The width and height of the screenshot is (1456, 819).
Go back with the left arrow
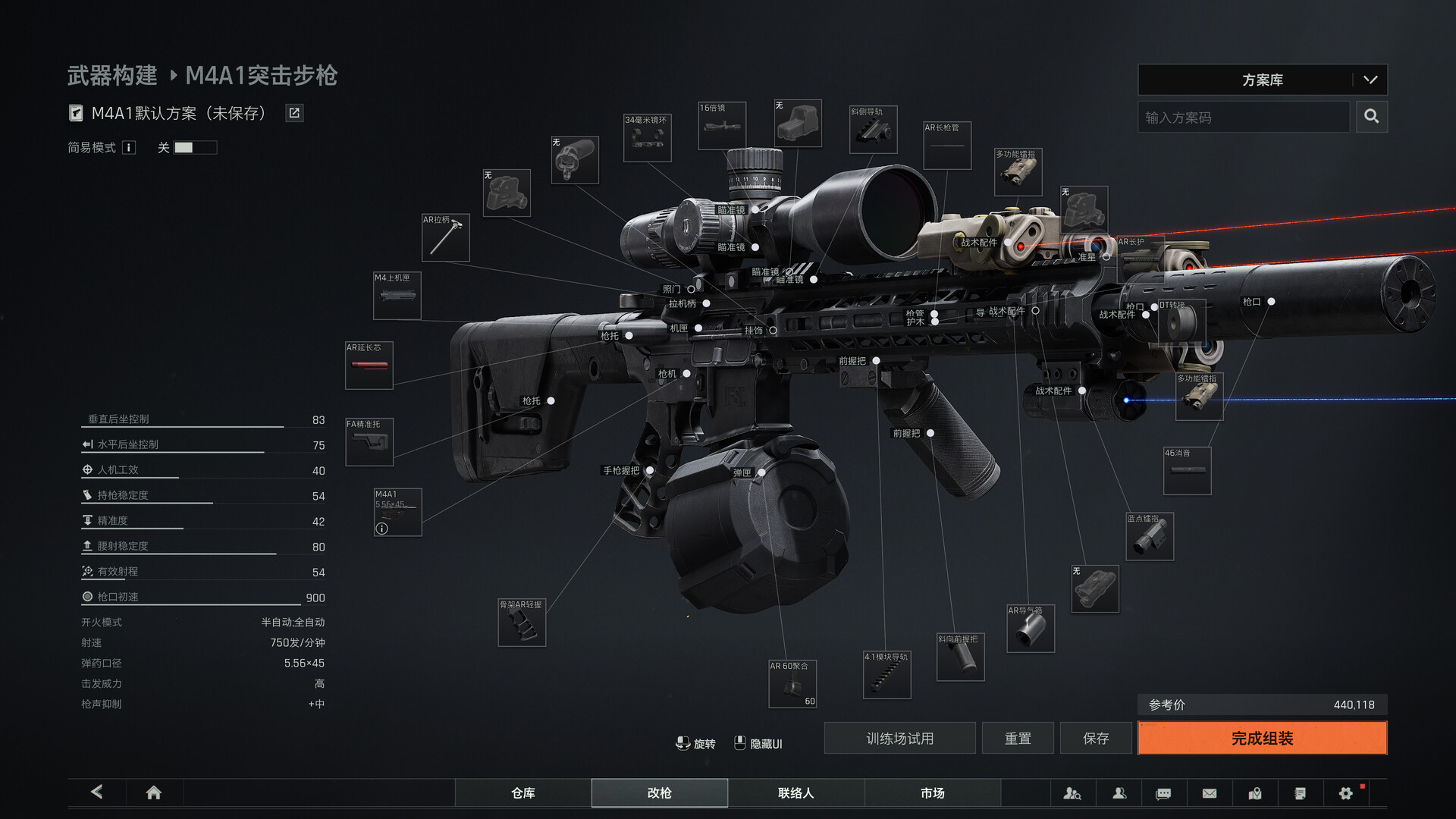(97, 792)
